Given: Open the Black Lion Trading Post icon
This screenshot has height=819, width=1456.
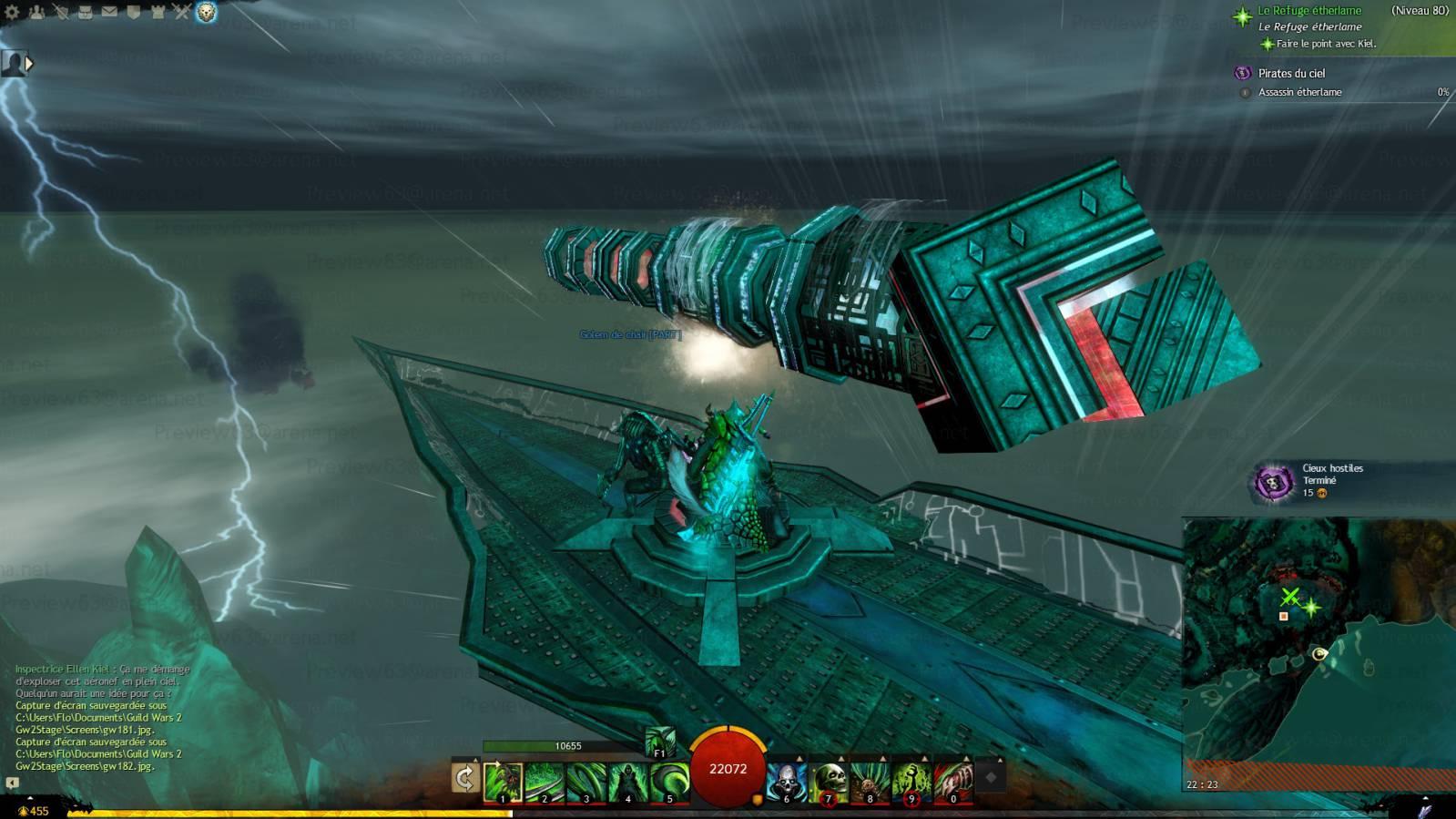Looking at the screenshot, I should (207, 12).
